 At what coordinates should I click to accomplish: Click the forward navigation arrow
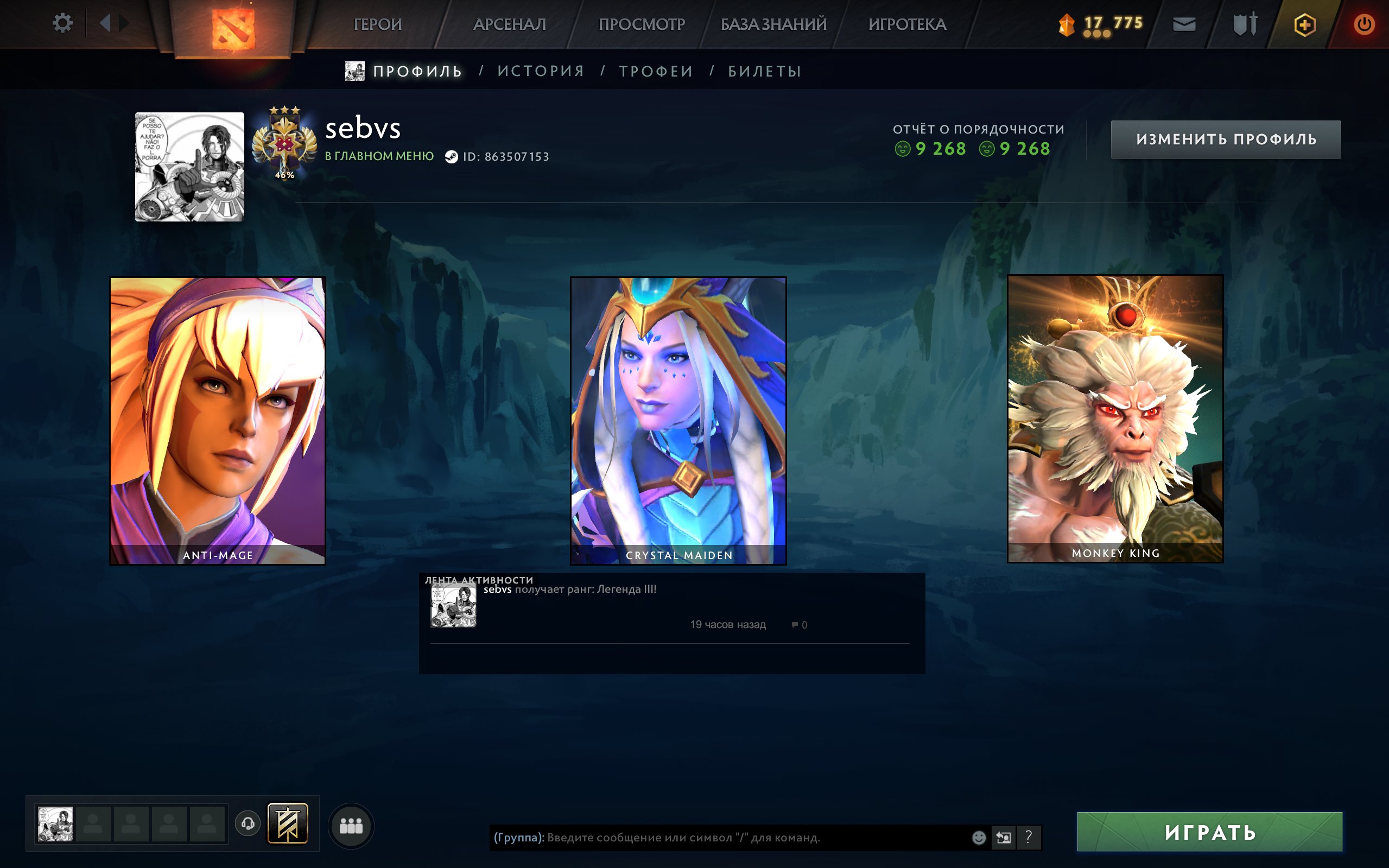(x=123, y=23)
